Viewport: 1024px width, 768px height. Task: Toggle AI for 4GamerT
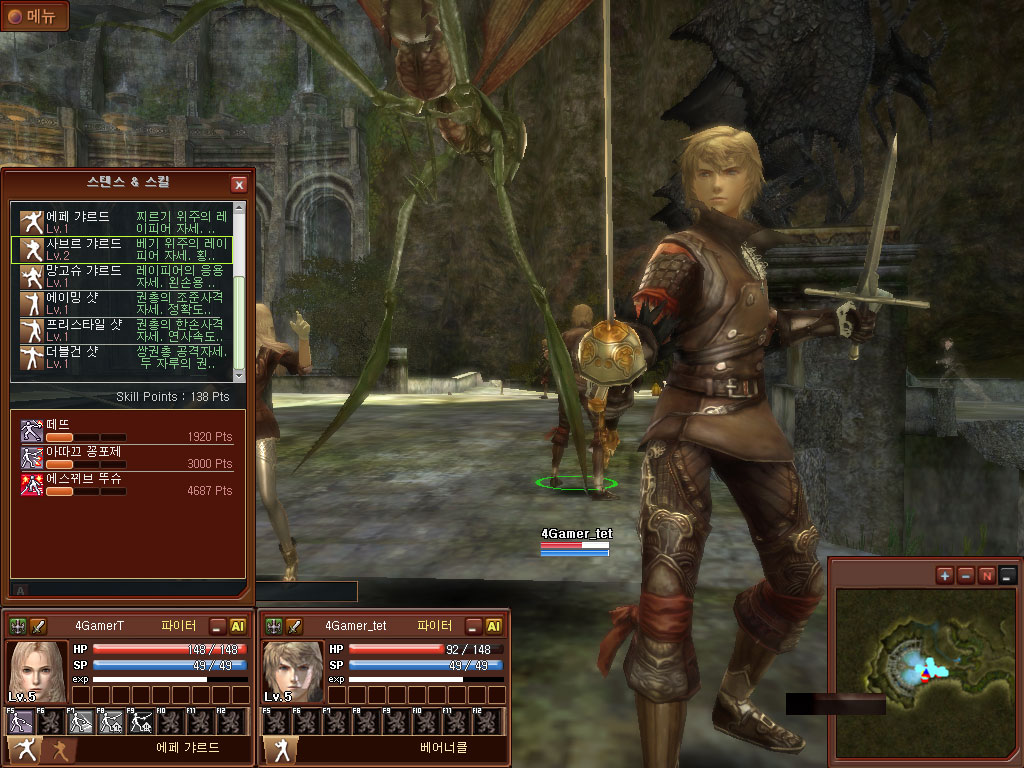238,626
